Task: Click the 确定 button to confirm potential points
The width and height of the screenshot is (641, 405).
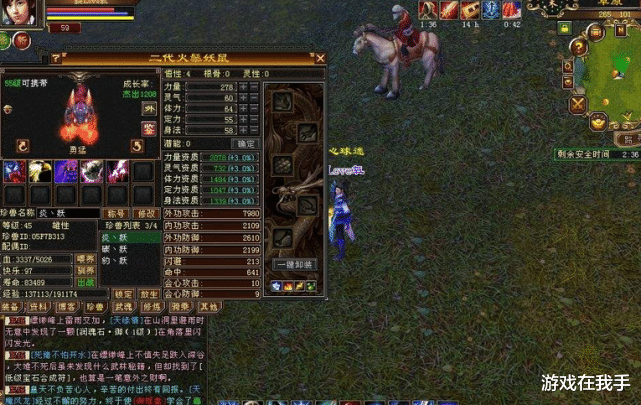Action: [244, 144]
